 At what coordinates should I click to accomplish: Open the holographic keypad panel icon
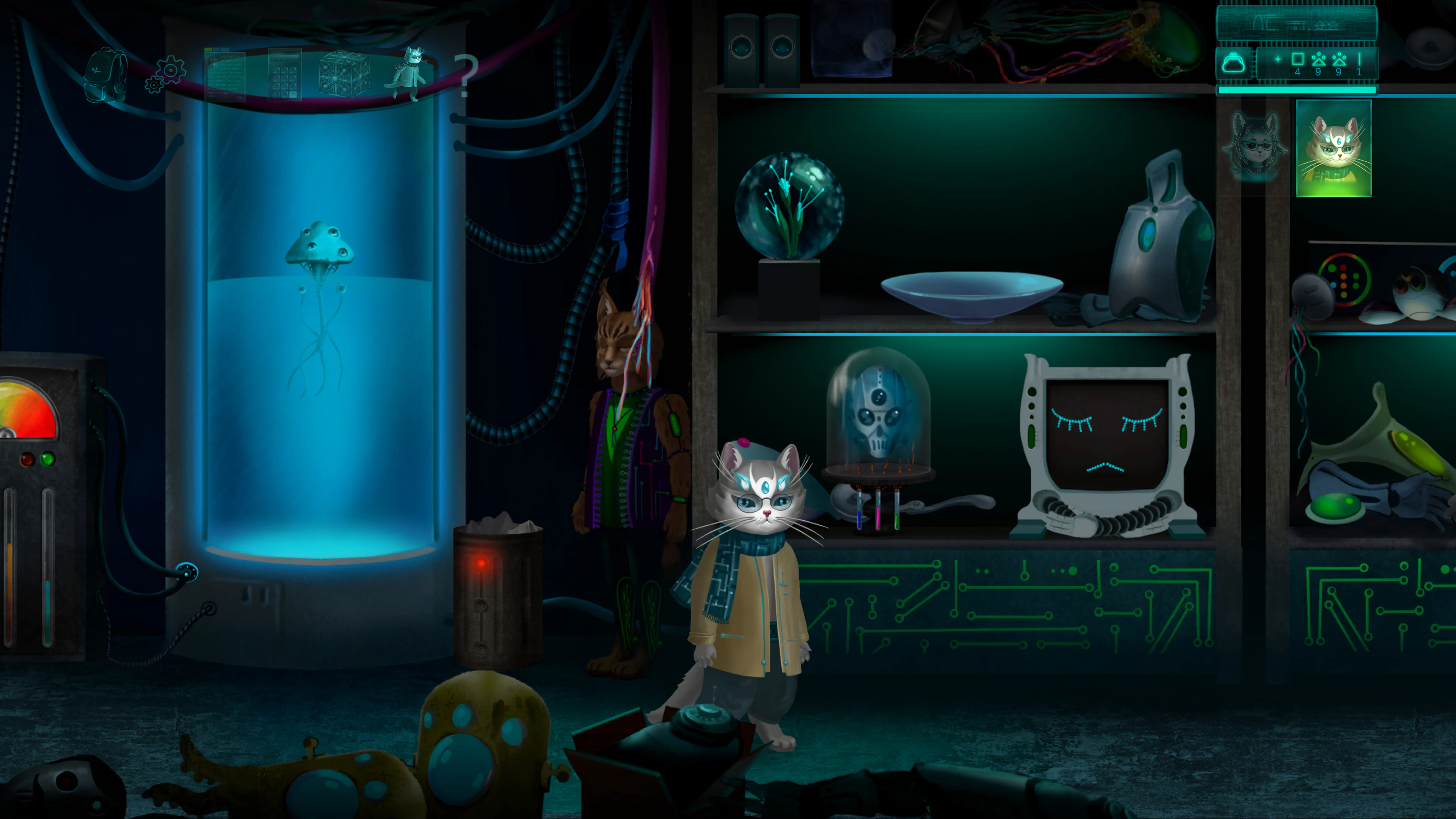coord(284,75)
